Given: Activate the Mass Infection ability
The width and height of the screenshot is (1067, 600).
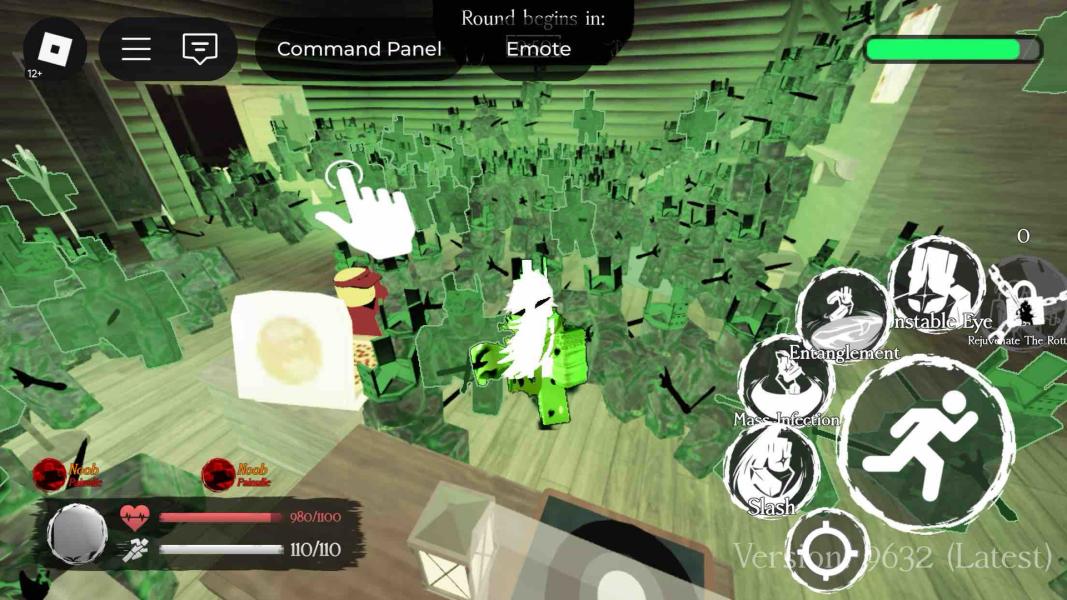Looking at the screenshot, I should (787, 382).
